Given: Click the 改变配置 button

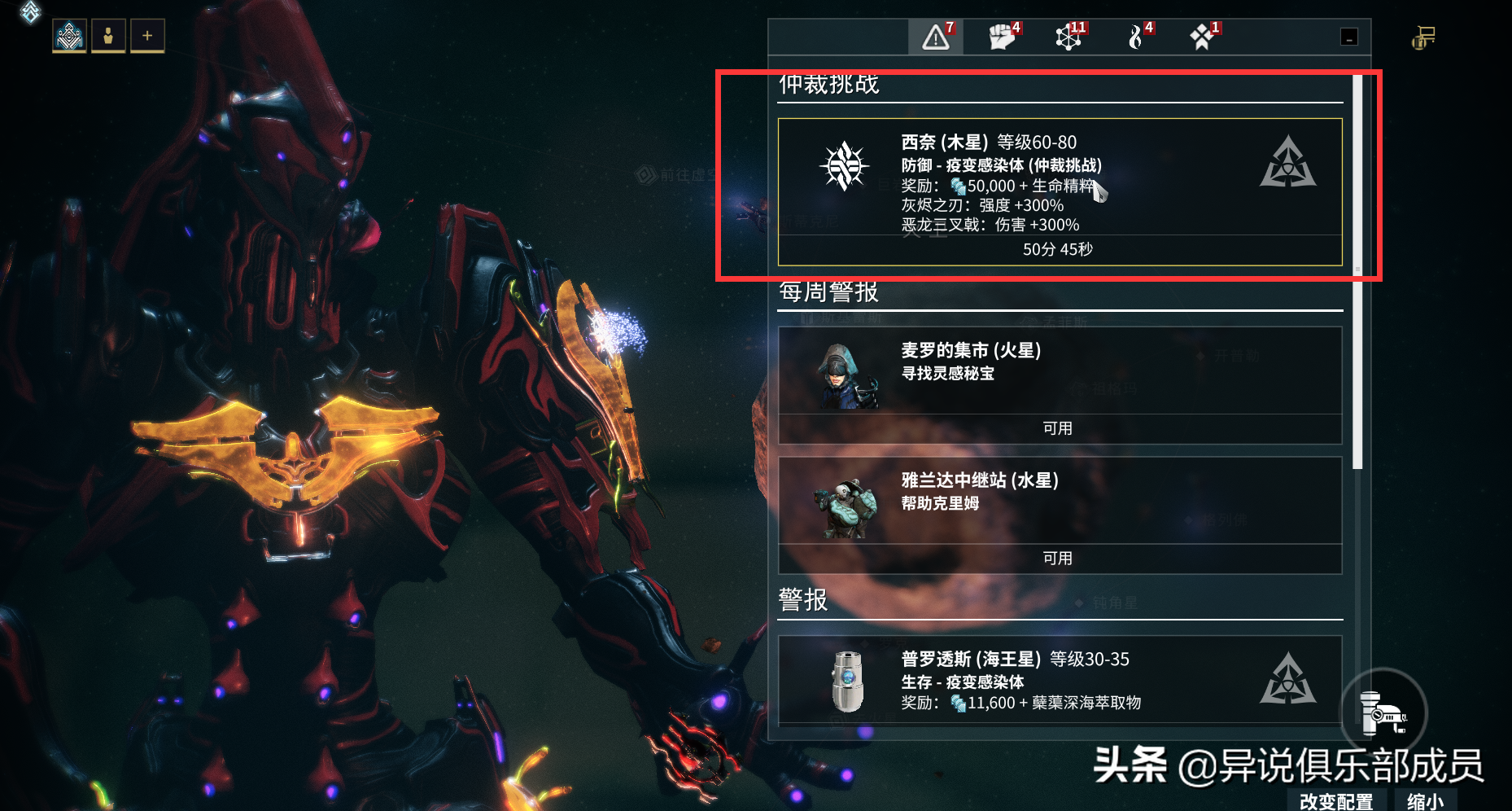Looking at the screenshot, I should tap(1336, 801).
